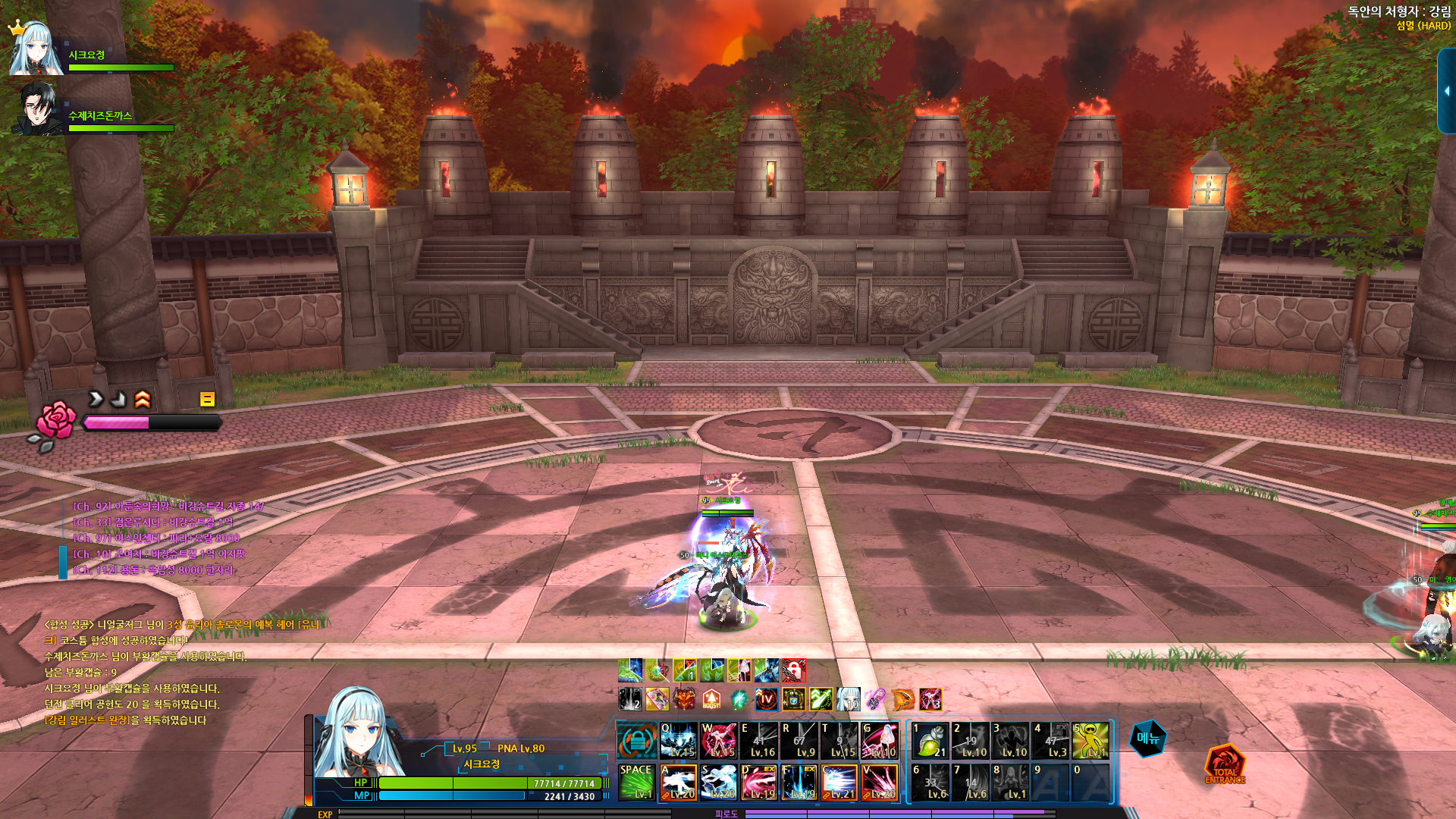Viewport: 1456px width, 819px height.
Task: Select party member 시크요정 portrait
Action: [35, 49]
